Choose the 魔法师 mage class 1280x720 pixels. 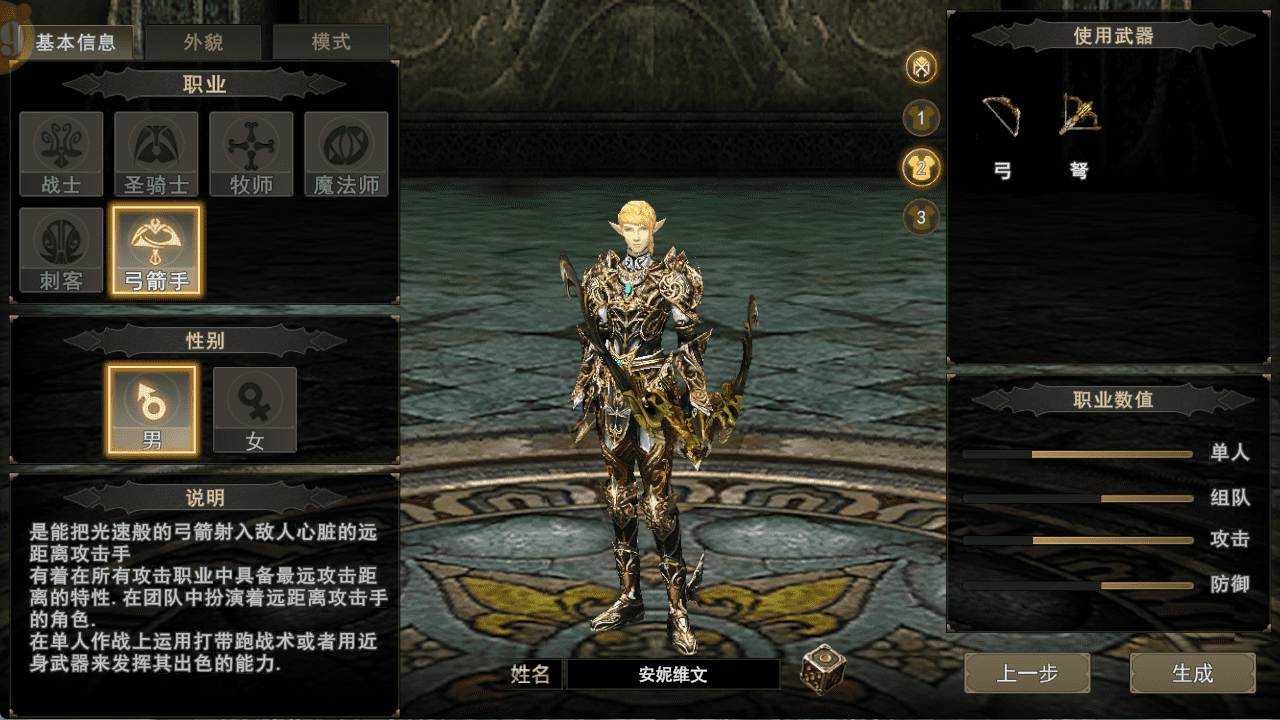pyautogui.click(x=346, y=154)
